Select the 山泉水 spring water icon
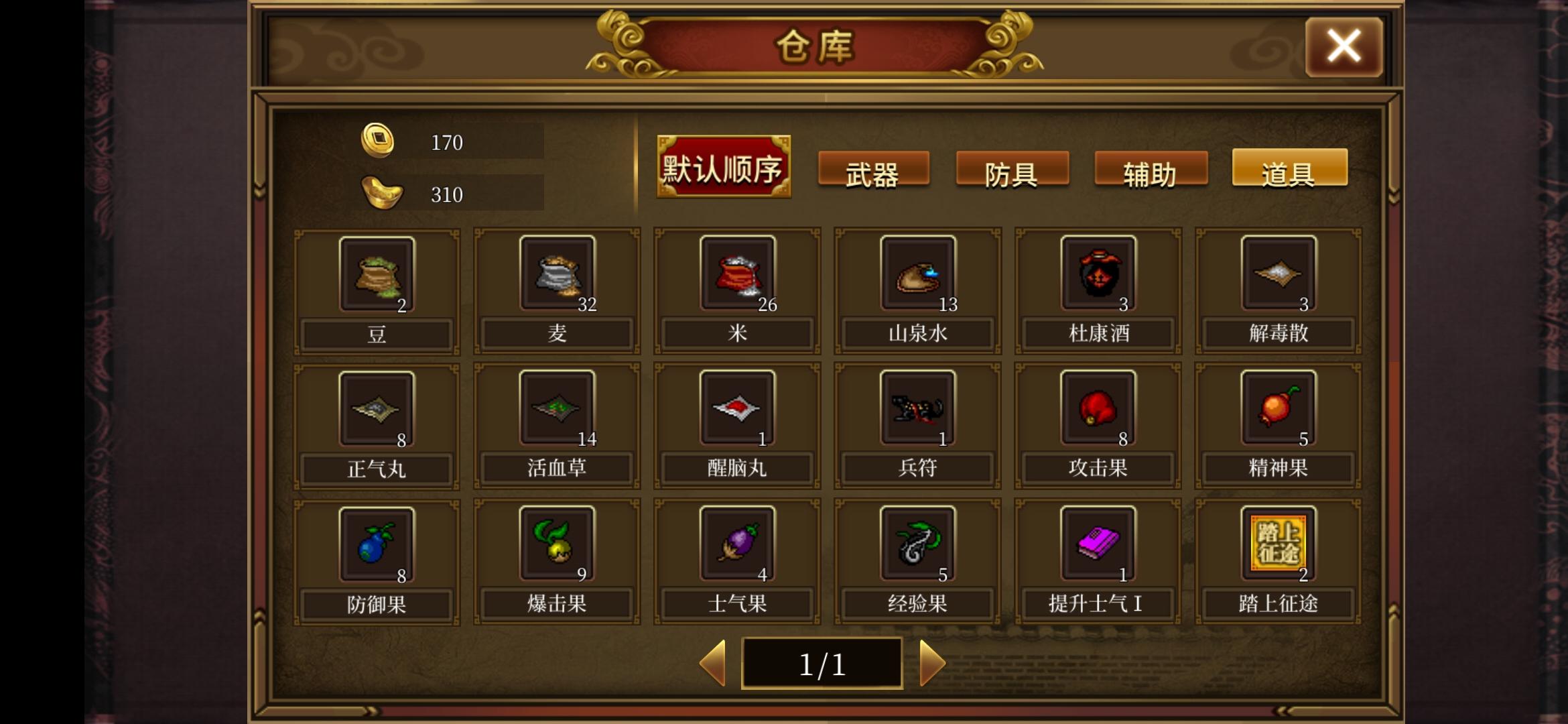This screenshot has width=1568, height=724. pos(917,275)
